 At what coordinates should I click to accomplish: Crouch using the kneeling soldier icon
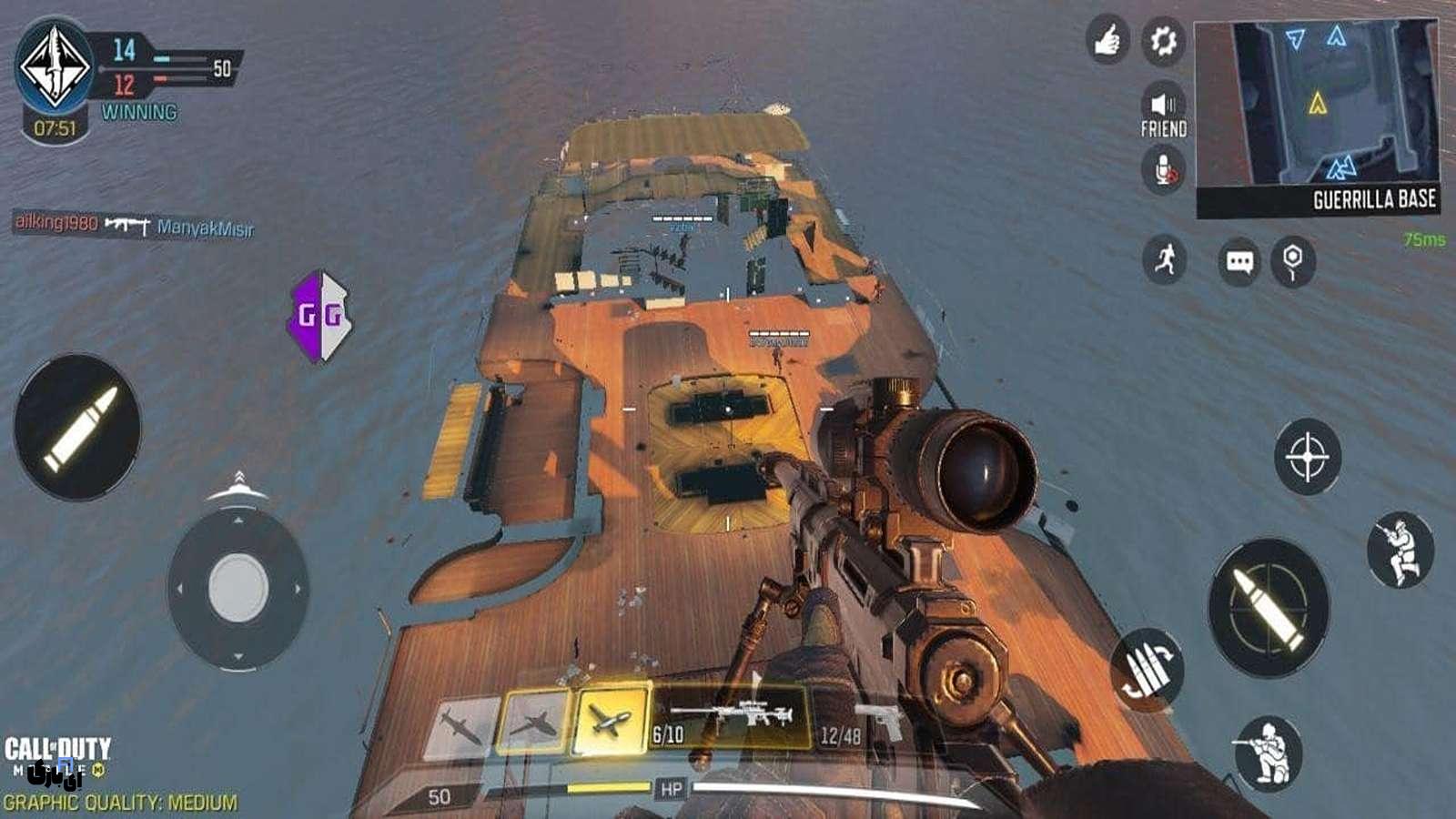click(1269, 753)
